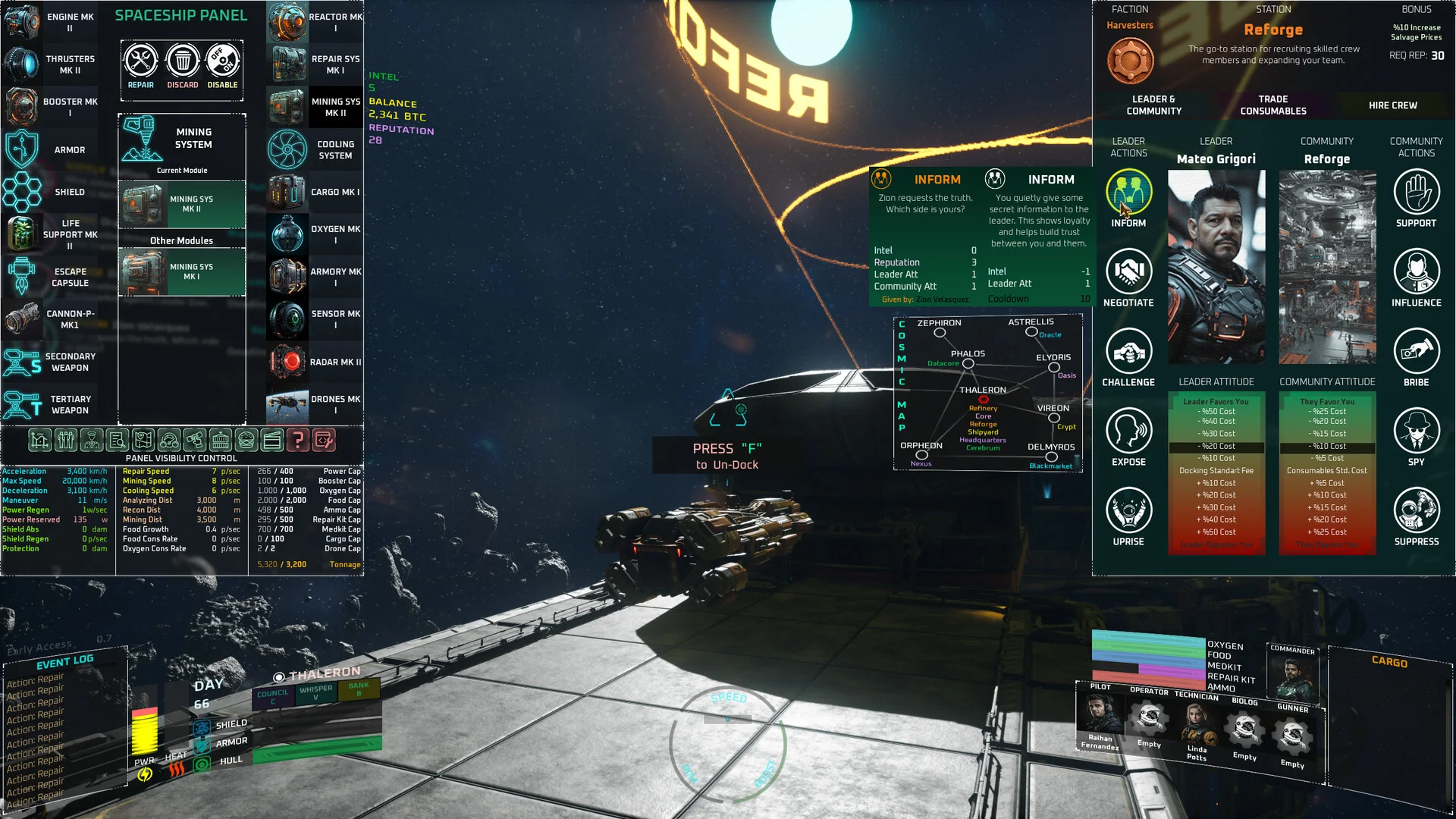The height and width of the screenshot is (819, 1456).
Task: Open the Hire Crew tab
Action: [x=1392, y=105]
